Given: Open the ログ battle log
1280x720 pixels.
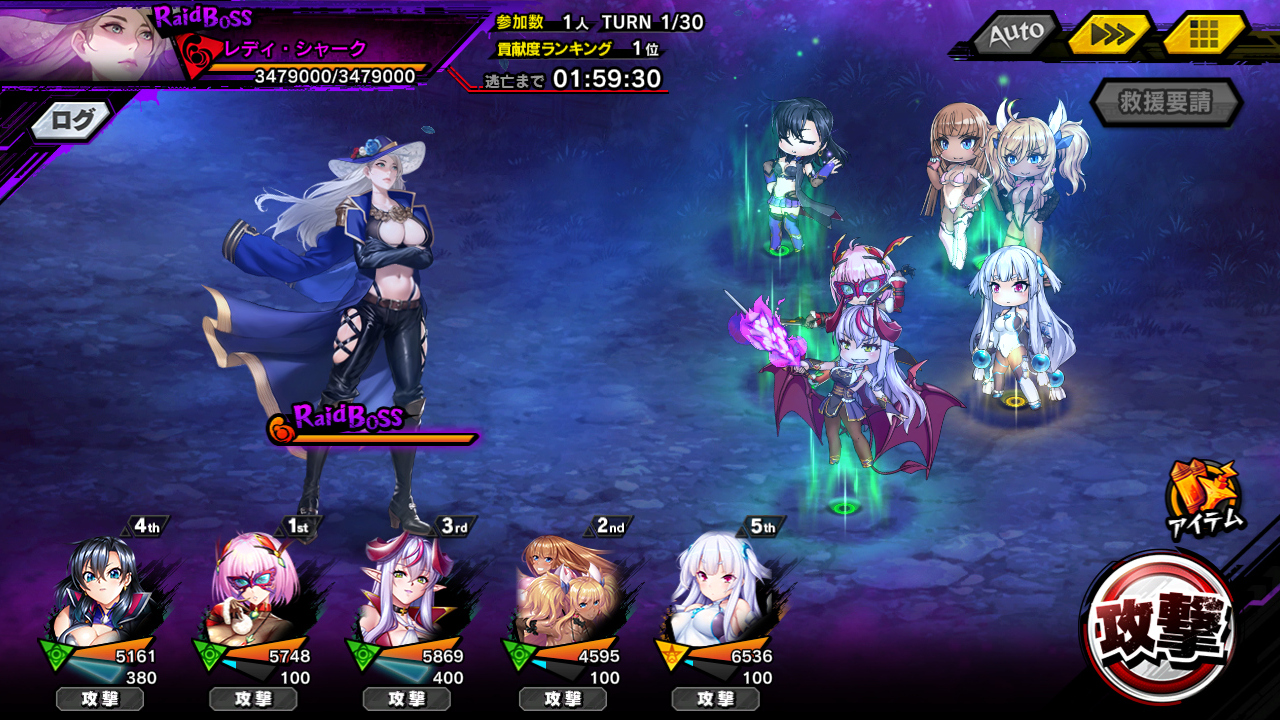Looking at the screenshot, I should coord(72,121).
